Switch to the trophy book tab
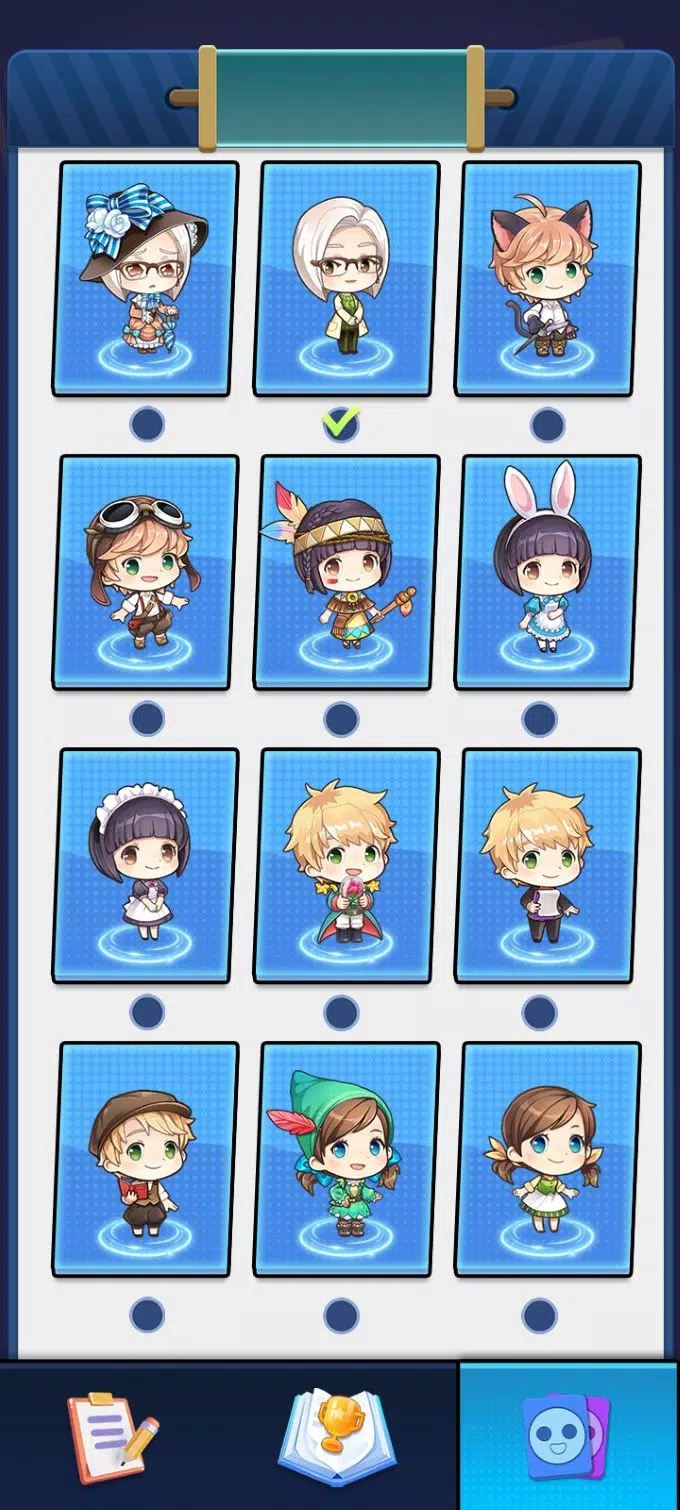This screenshot has height=1510, width=680. tap(337, 1436)
